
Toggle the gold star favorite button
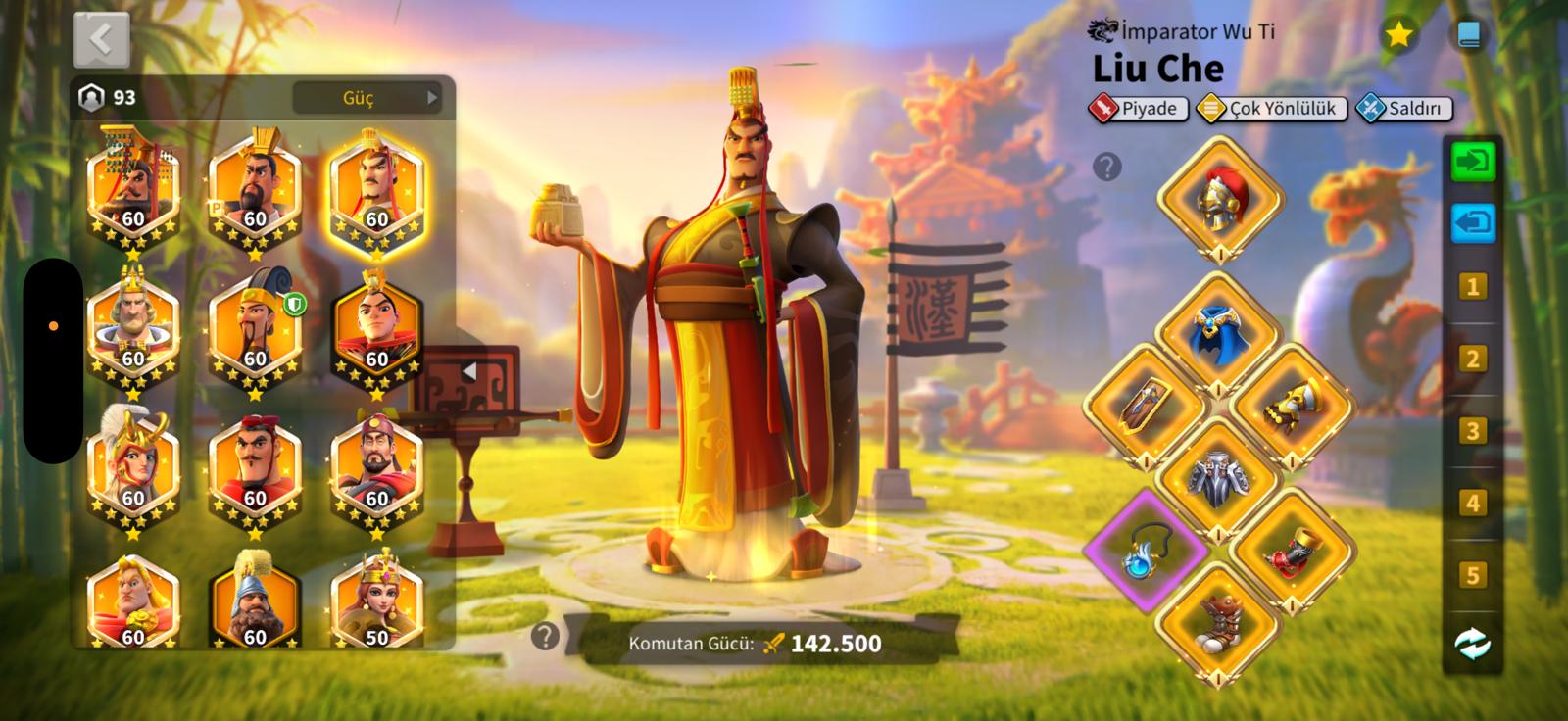click(1398, 36)
